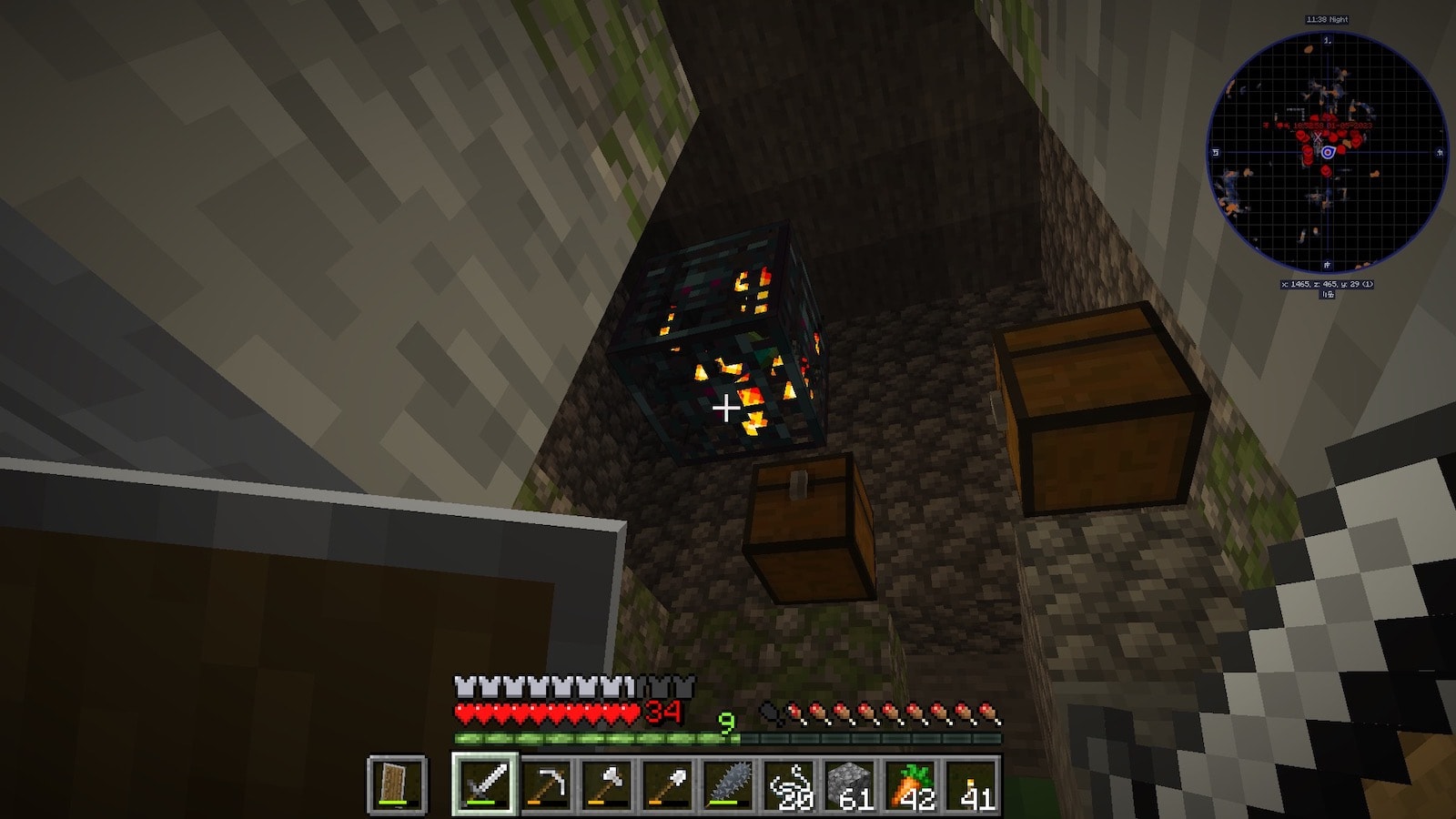Select the carrot stack of 42

(x=912, y=784)
